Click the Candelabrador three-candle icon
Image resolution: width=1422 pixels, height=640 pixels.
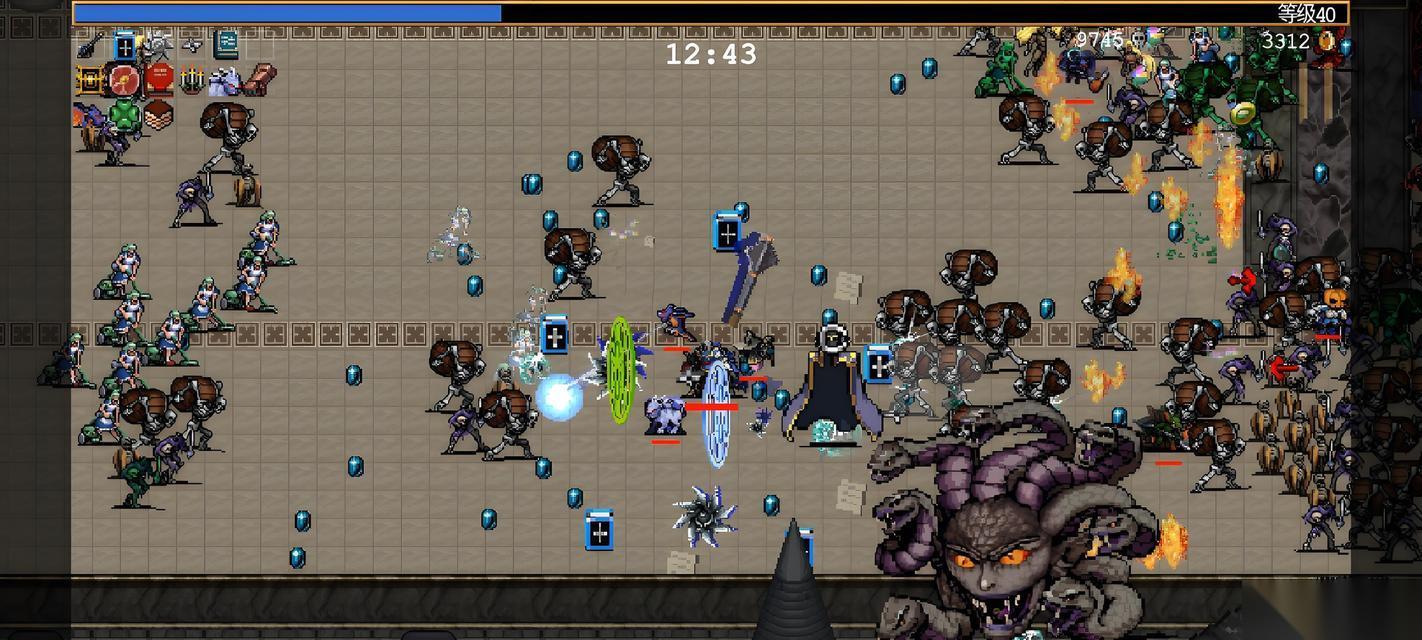pyautogui.click(x=192, y=79)
